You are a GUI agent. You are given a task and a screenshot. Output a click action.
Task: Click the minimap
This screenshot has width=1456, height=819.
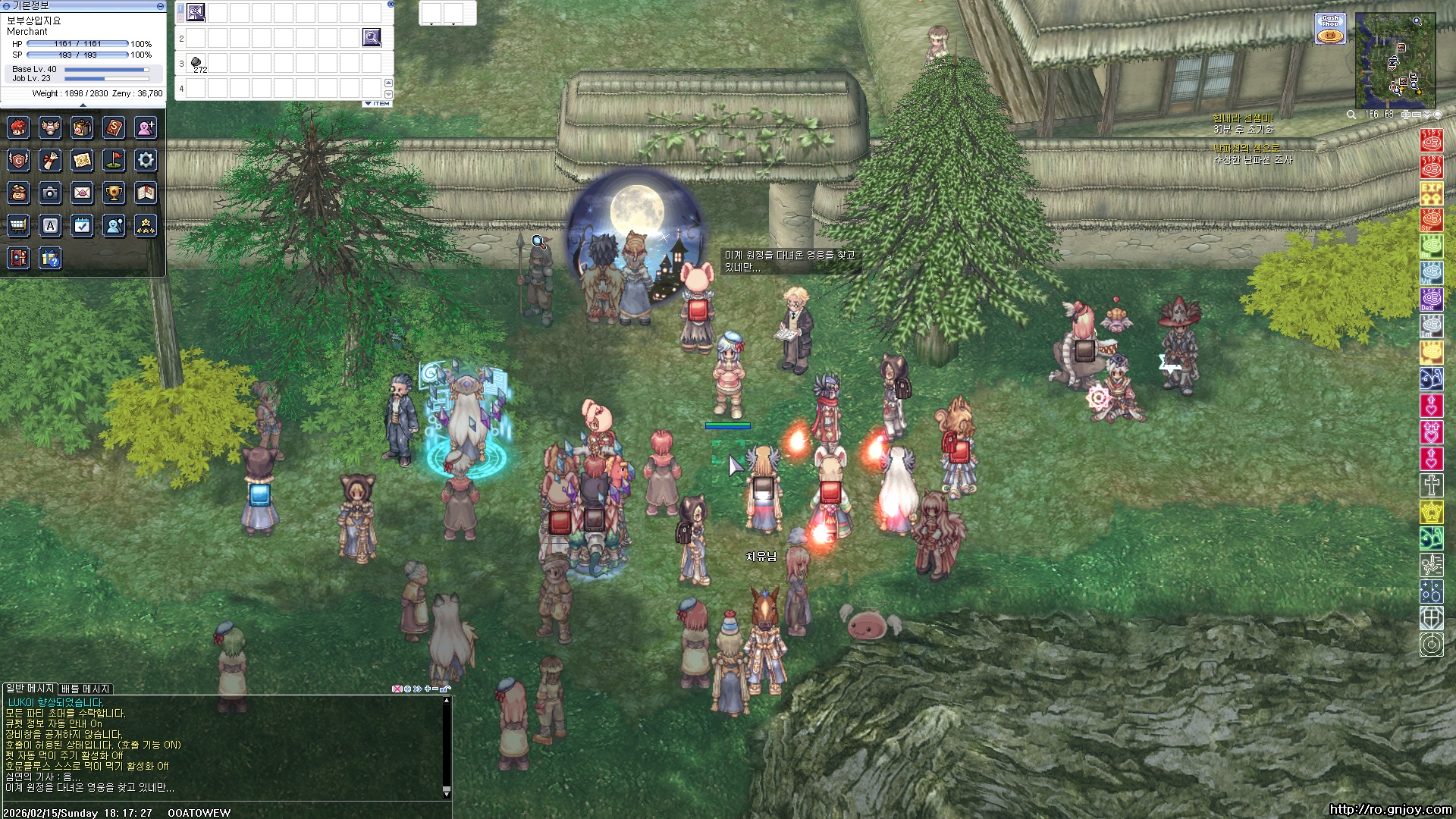pos(1395,61)
